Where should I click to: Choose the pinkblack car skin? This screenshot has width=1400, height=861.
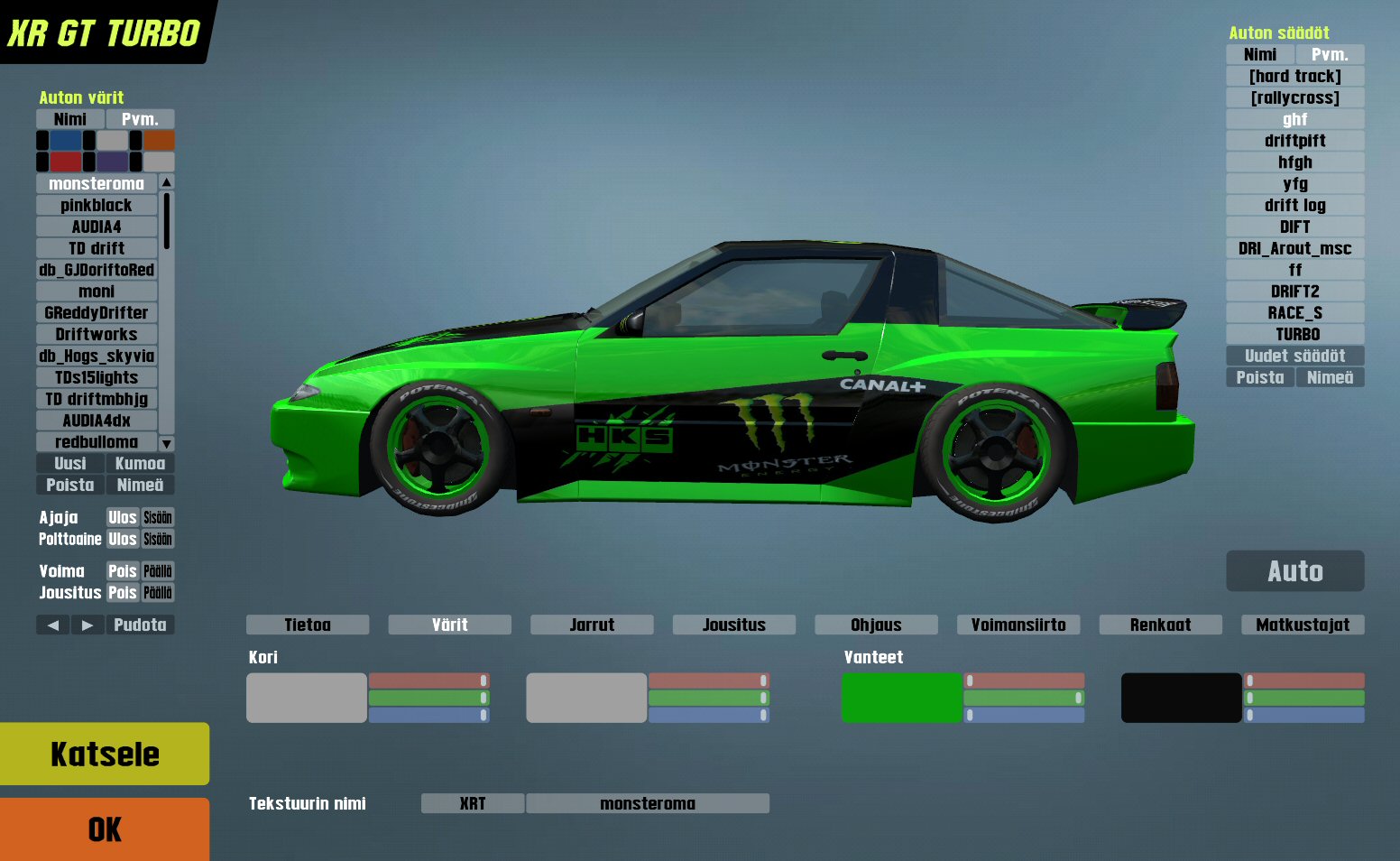pyautogui.click(x=97, y=206)
